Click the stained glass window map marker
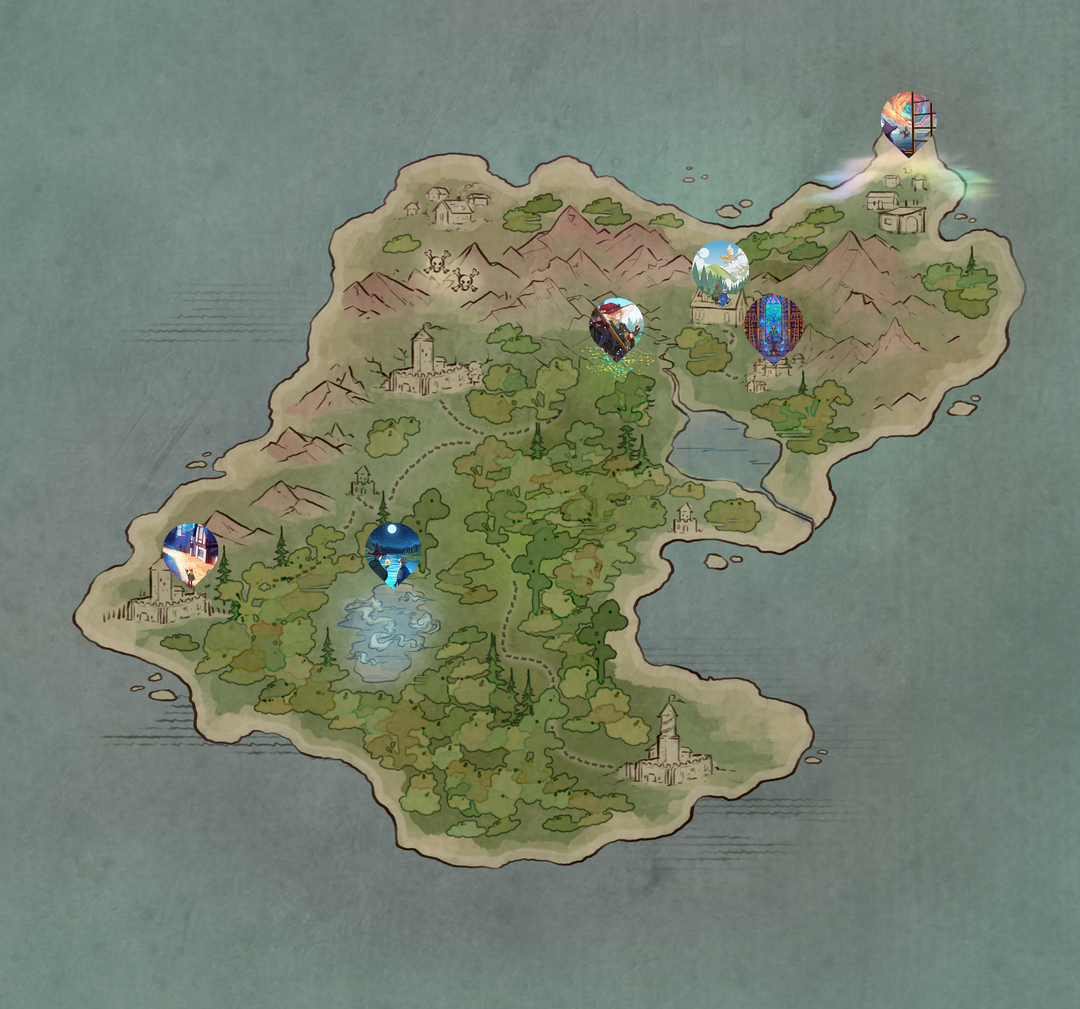The width and height of the screenshot is (1080, 1009). pyautogui.click(x=773, y=324)
